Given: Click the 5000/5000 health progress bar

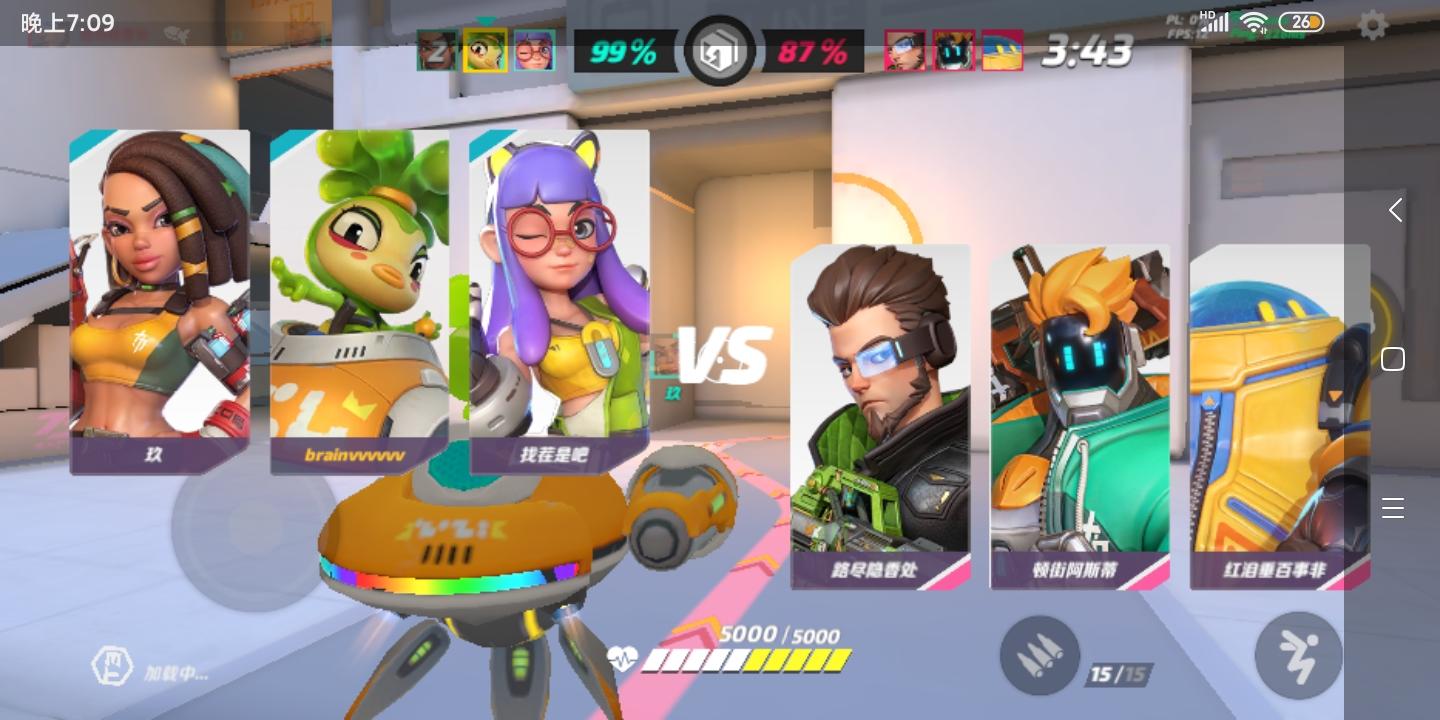Looking at the screenshot, I should click(748, 660).
